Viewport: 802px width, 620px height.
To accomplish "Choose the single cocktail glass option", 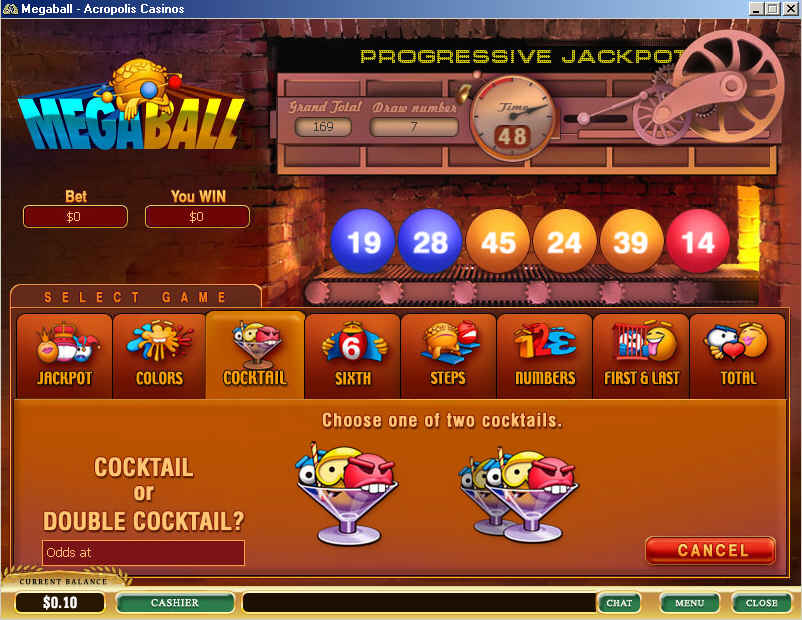I will [x=347, y=499].
